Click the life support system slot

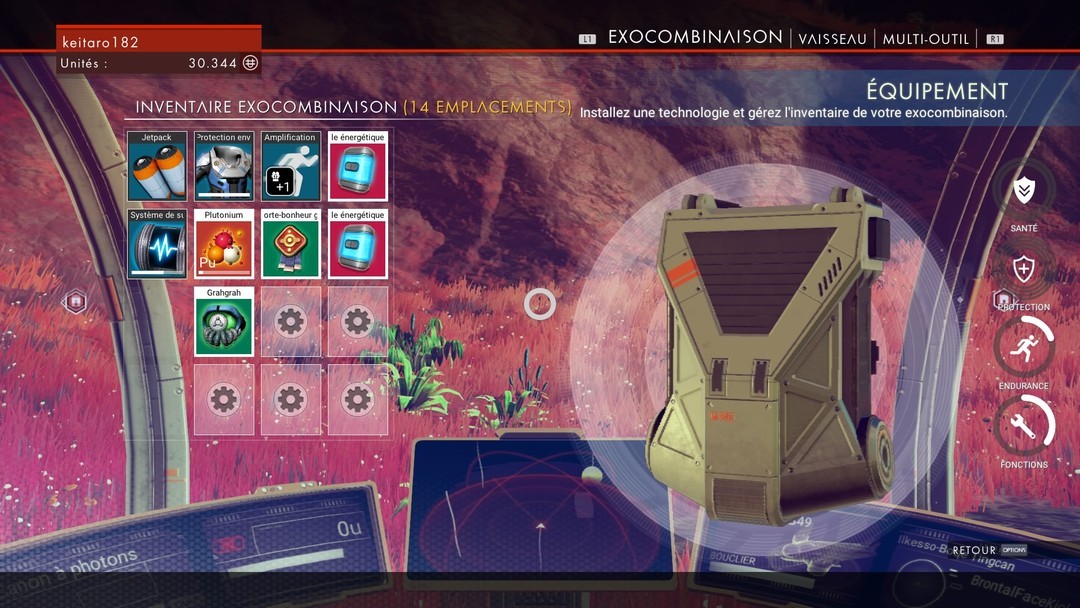(x=157, y=244)
